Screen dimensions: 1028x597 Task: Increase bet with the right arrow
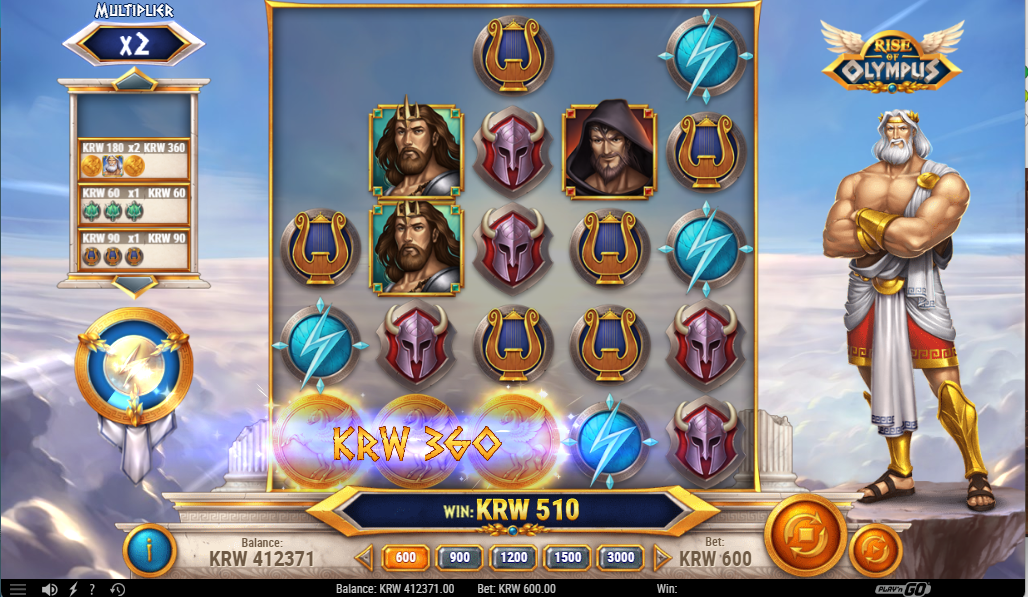click(x=661, y=558)
